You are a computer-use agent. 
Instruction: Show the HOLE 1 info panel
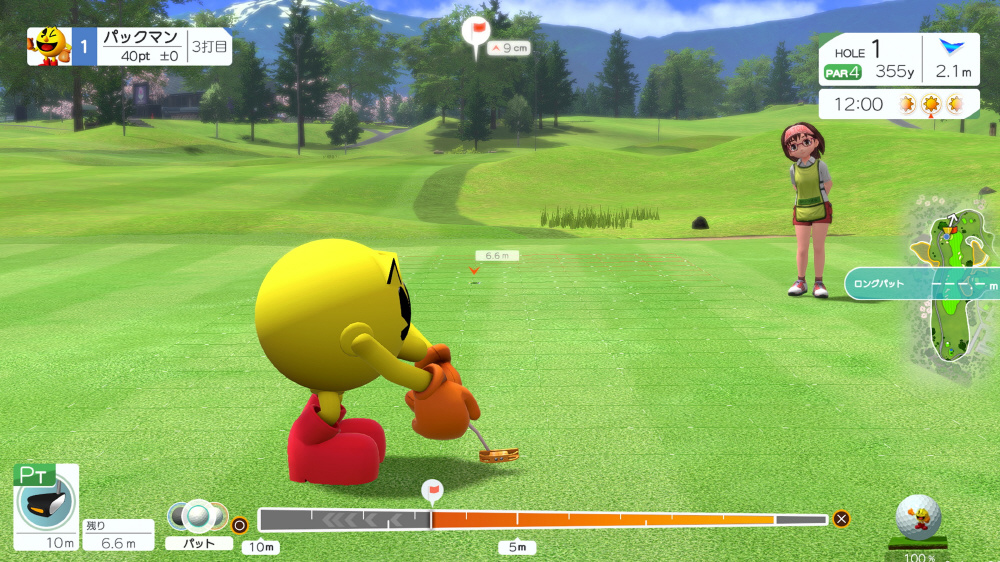tap(869, 59)
